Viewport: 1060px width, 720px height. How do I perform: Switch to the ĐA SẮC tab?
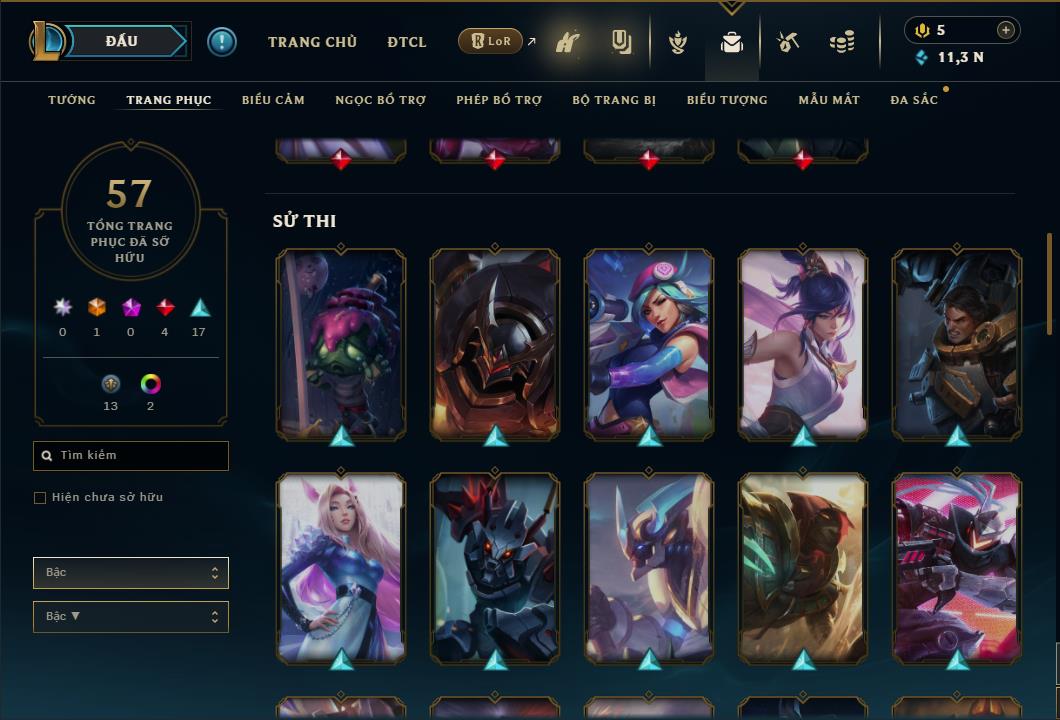point(914,100)
